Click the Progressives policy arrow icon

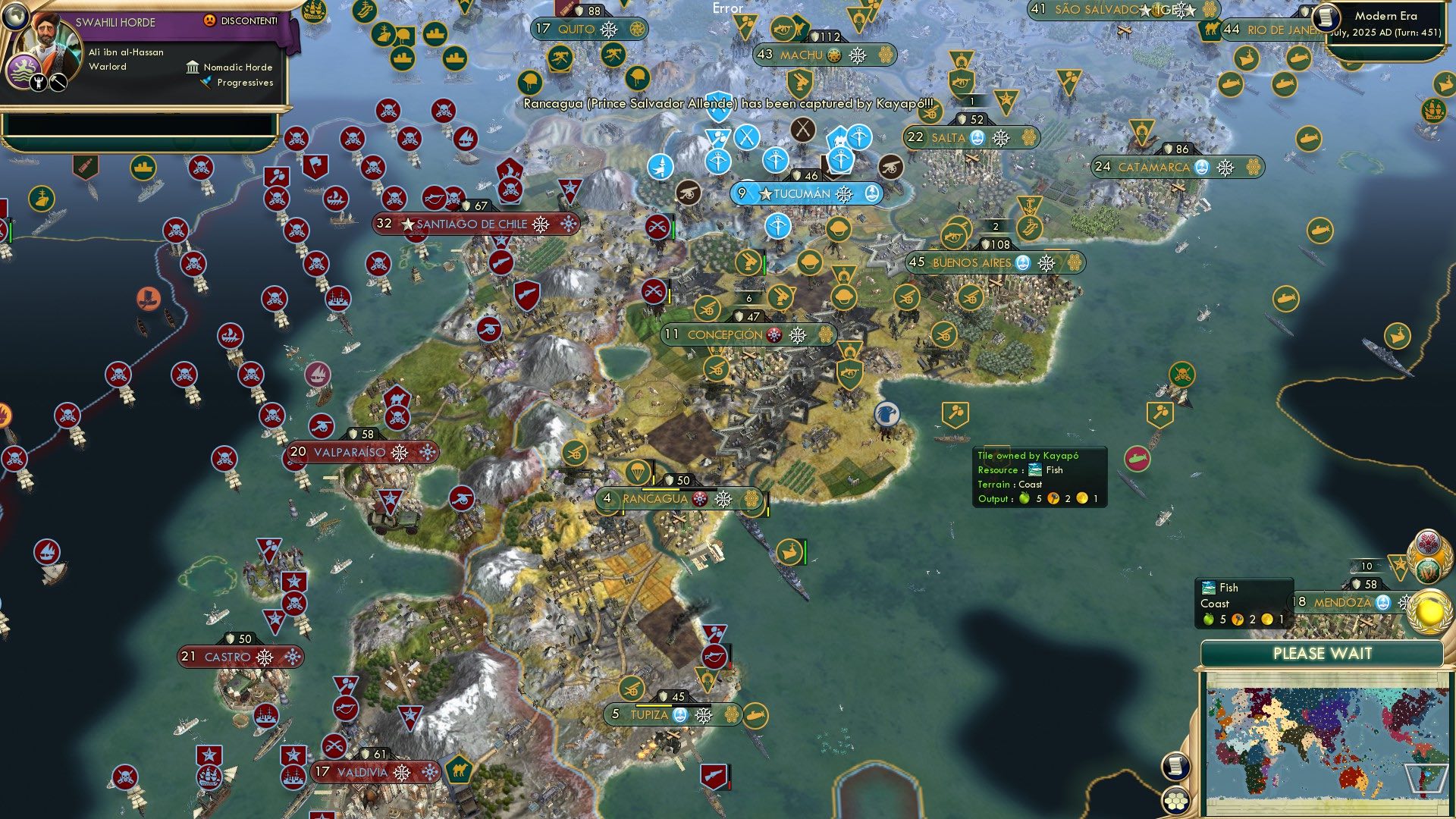tap(203, 83)
